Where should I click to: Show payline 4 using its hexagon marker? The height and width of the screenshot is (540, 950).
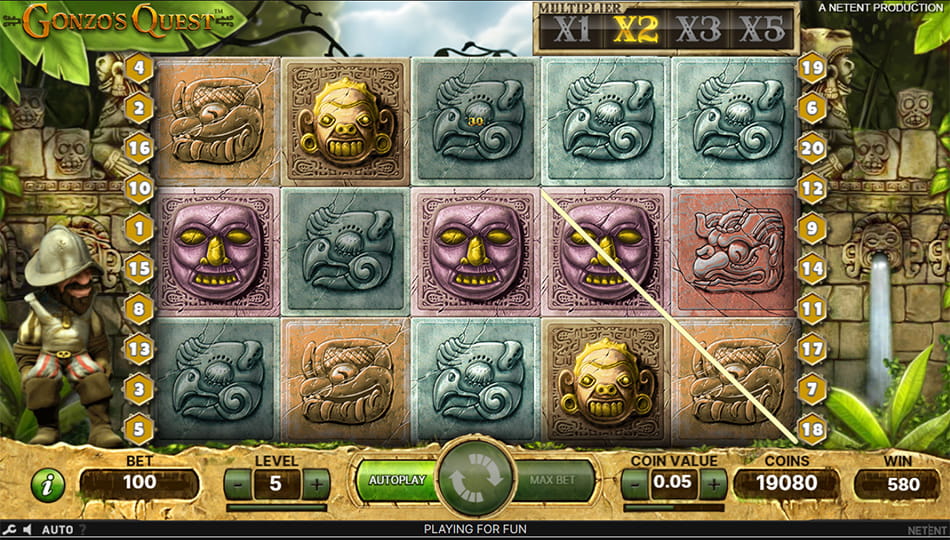pyautogui.click(x=138, y=70)
